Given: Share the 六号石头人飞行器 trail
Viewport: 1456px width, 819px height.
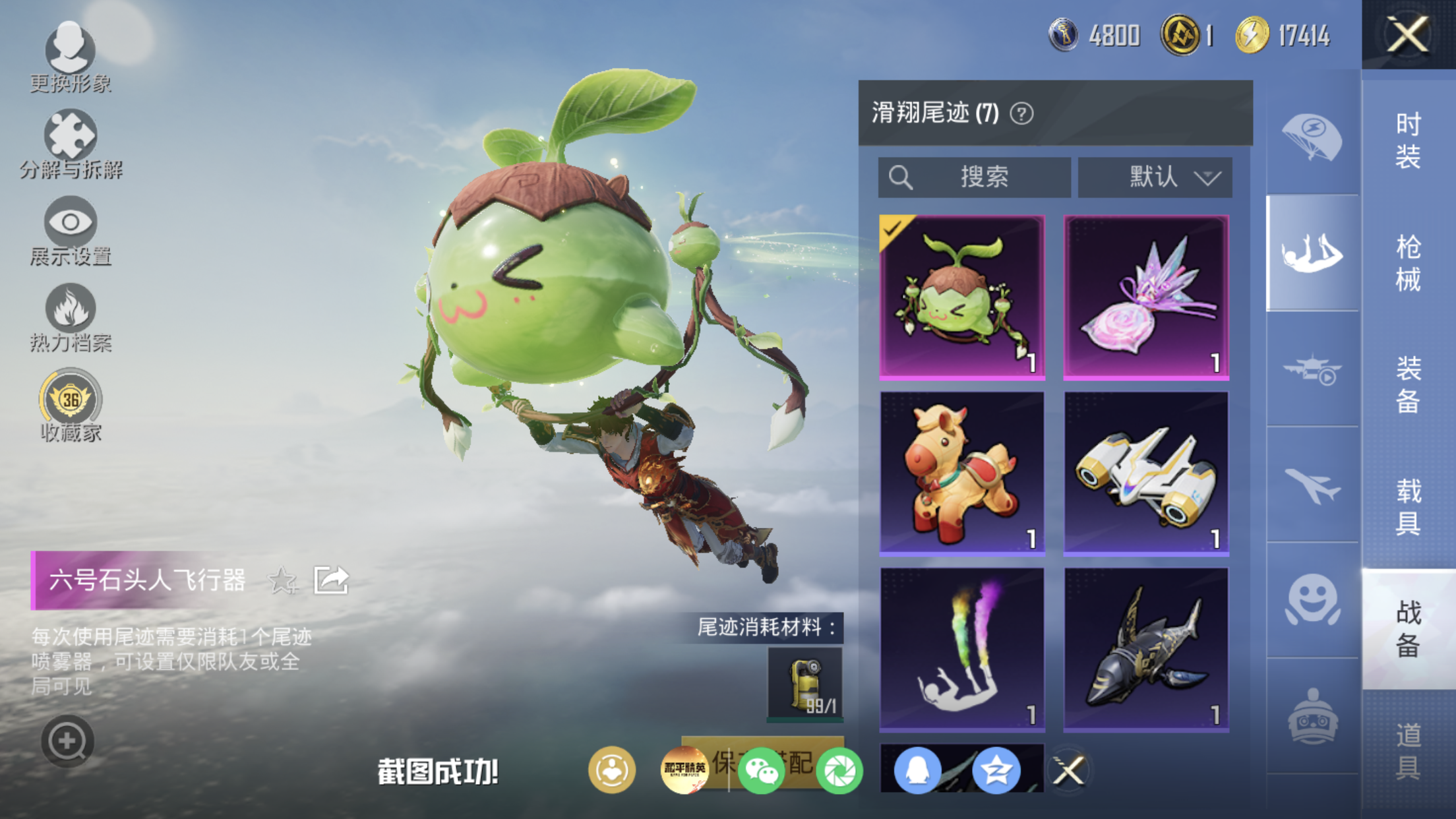Looking at the screenshot, I should point(331,580).
